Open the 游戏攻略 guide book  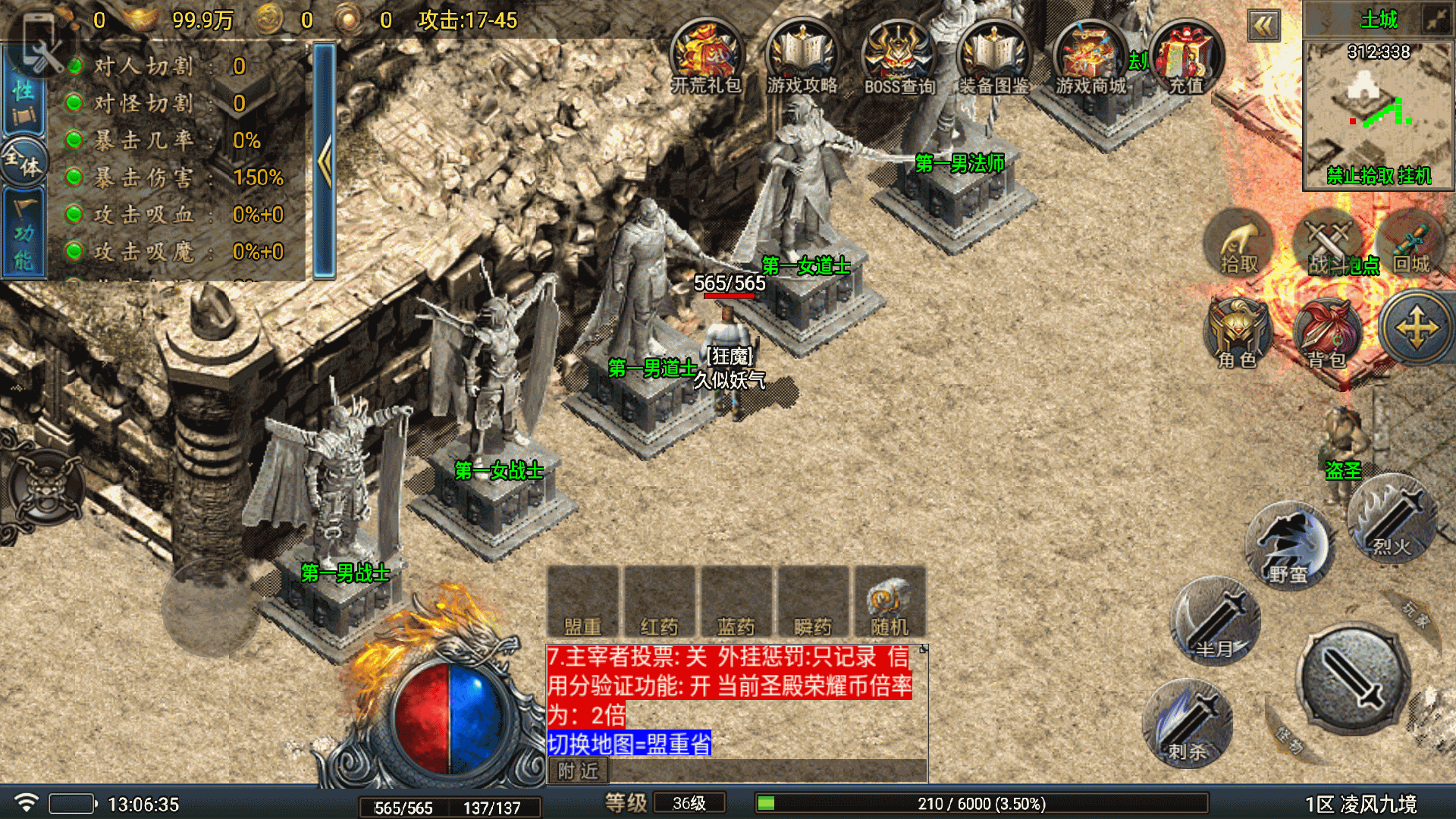click(x=802, y=57)
